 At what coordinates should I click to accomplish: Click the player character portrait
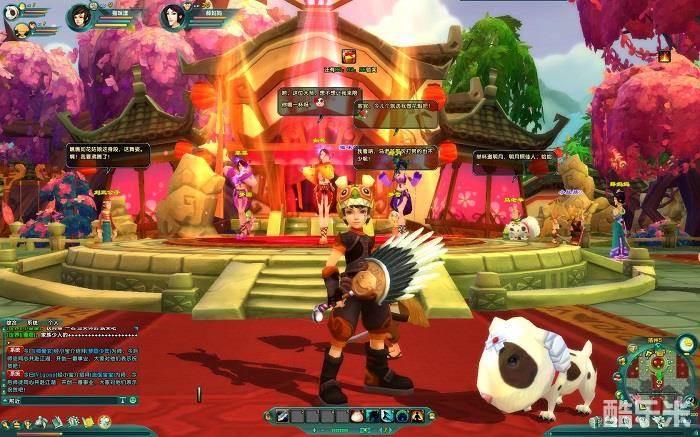pyautogui.click(x=78, y=17)
